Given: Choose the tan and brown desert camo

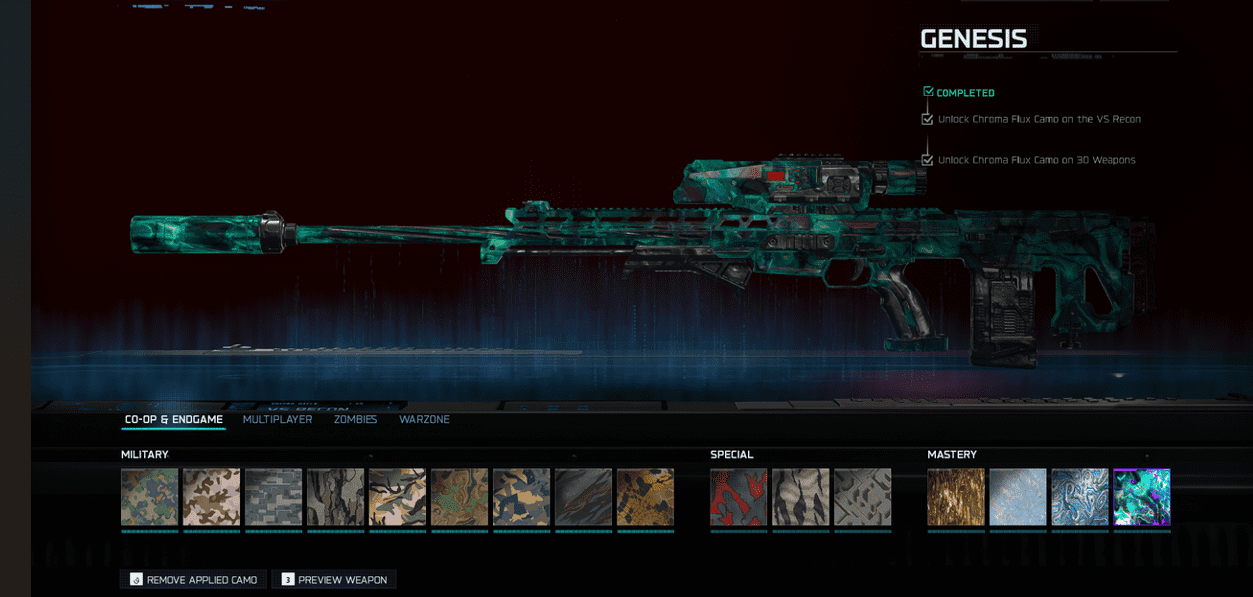Looking at the screenshot, I should (211, 497).
